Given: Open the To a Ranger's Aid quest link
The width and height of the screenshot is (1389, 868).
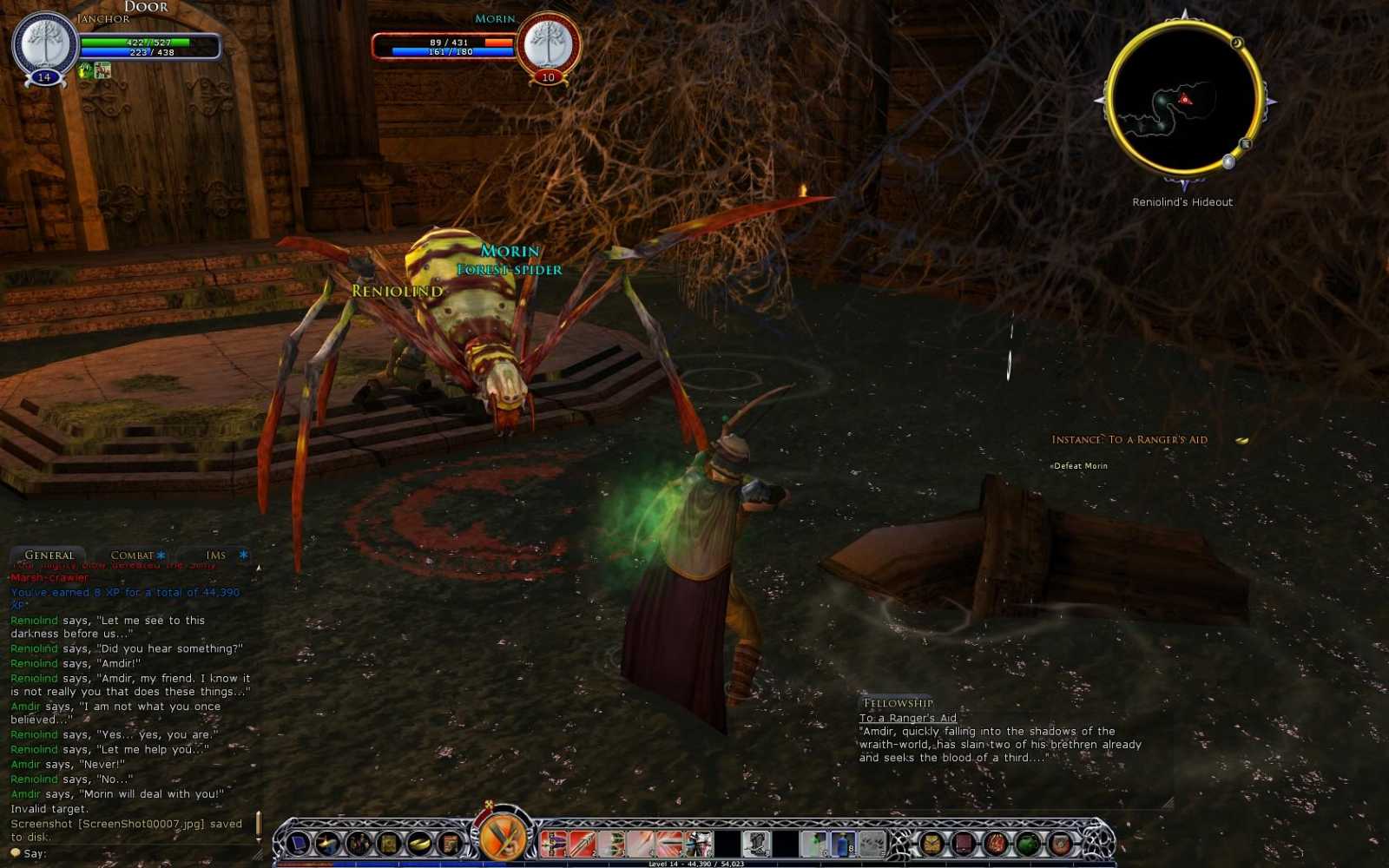Looking at the screenshot, I should [x=907, y=718].
